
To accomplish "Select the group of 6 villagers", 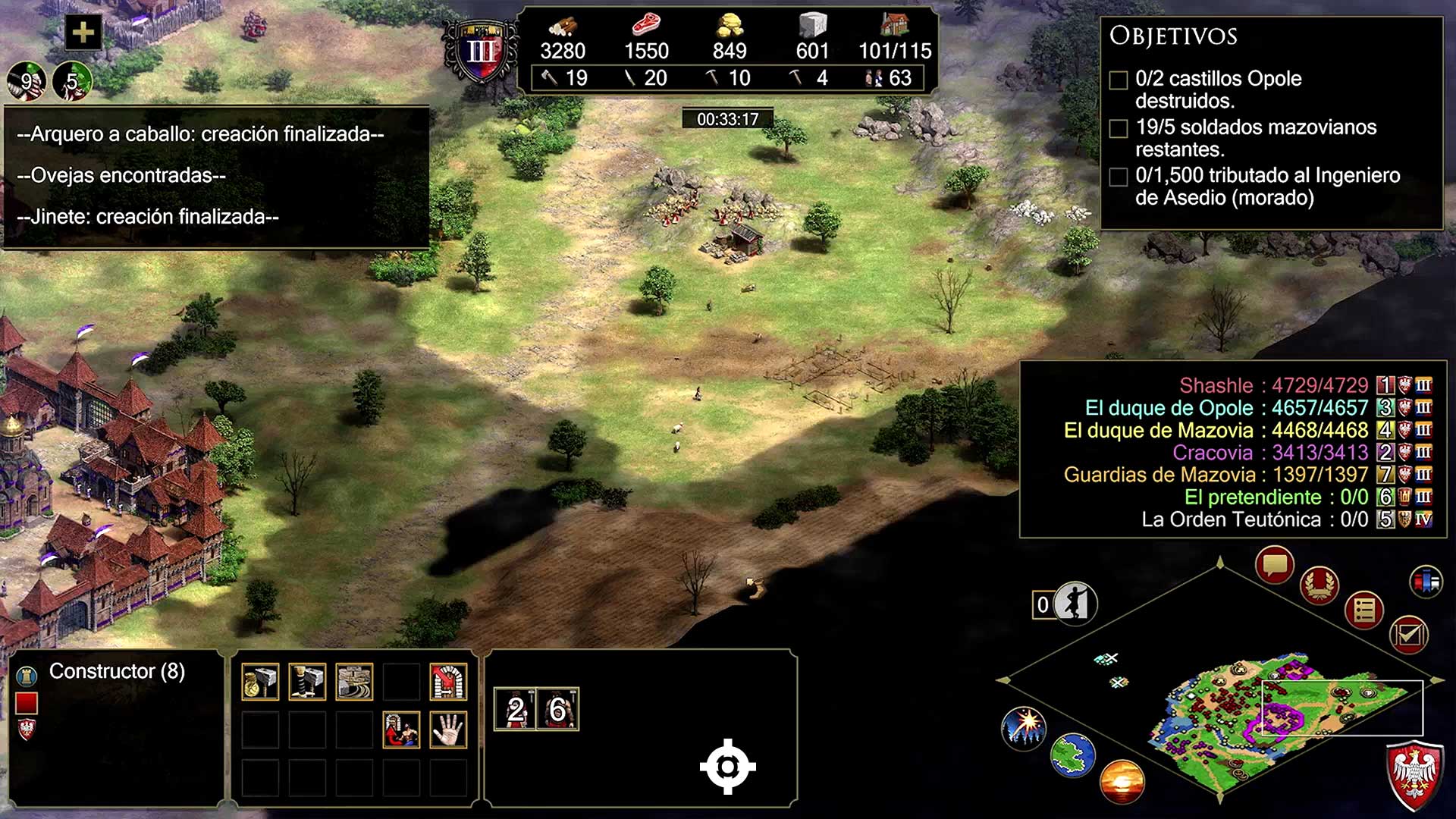I will pyautogui.click(x=557, y=709).
